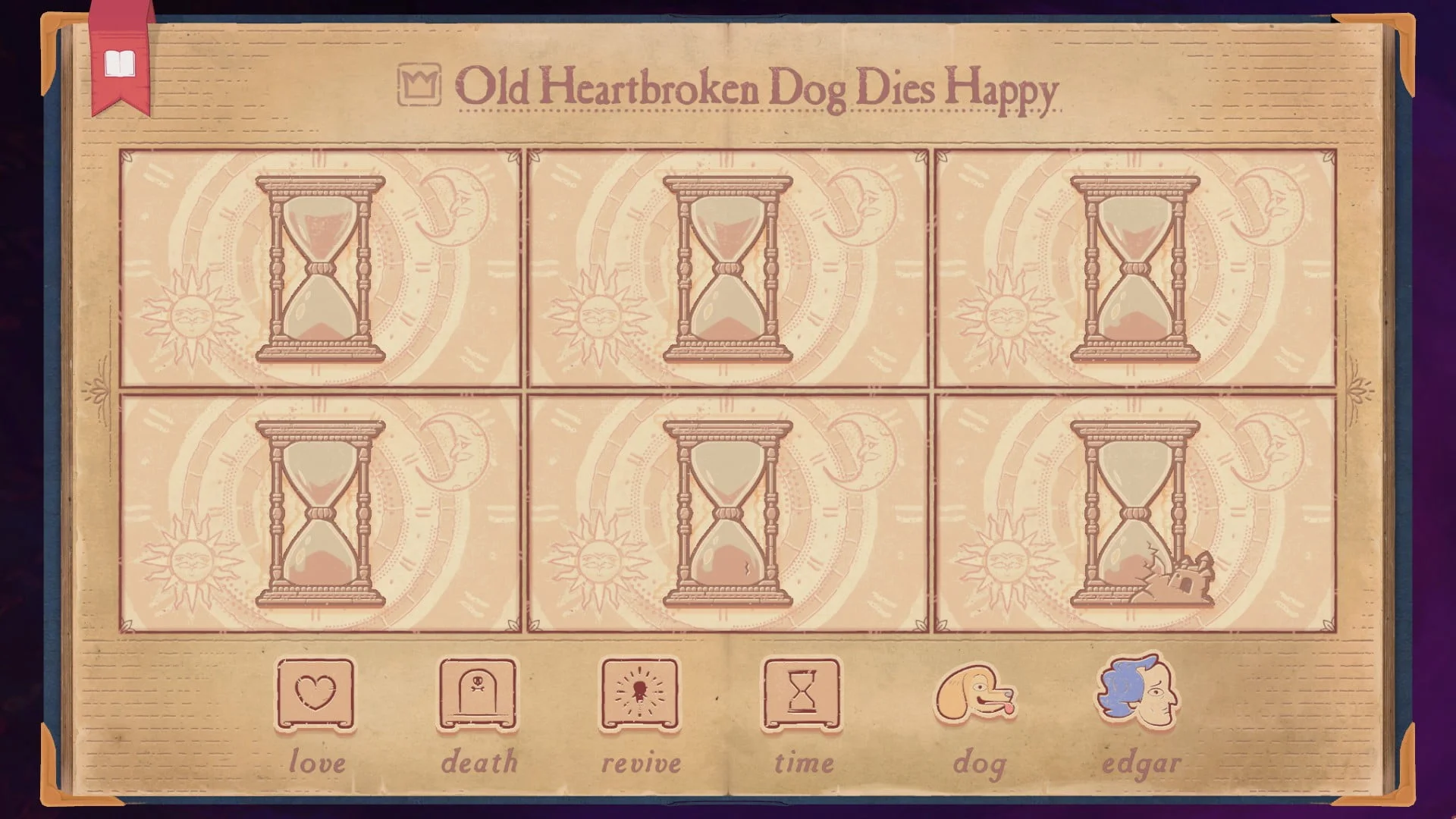Click the crown icon beside the puzzle title

(x=419, y=86)
